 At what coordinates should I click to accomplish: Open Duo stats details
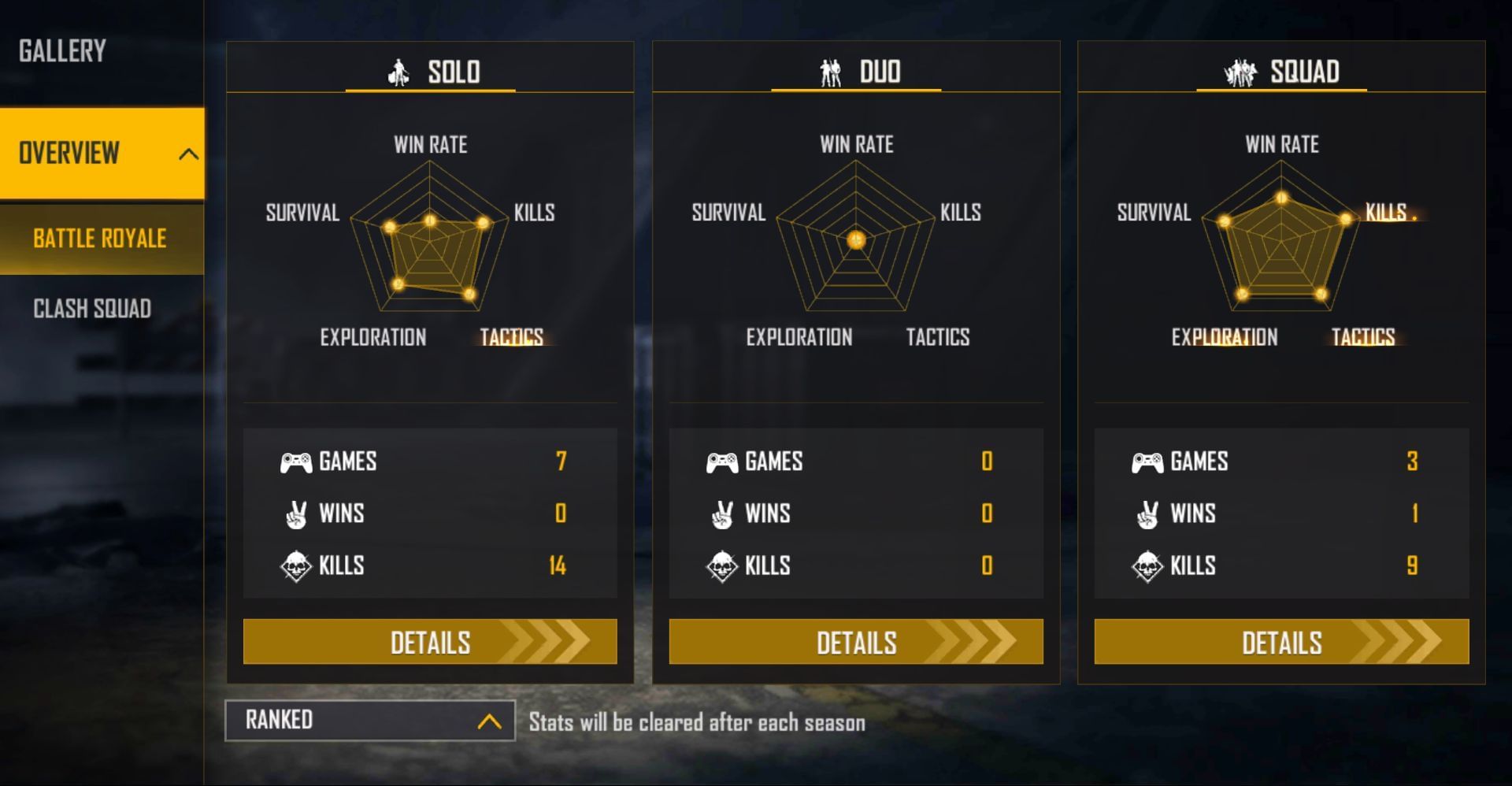(x=856, y=642)
